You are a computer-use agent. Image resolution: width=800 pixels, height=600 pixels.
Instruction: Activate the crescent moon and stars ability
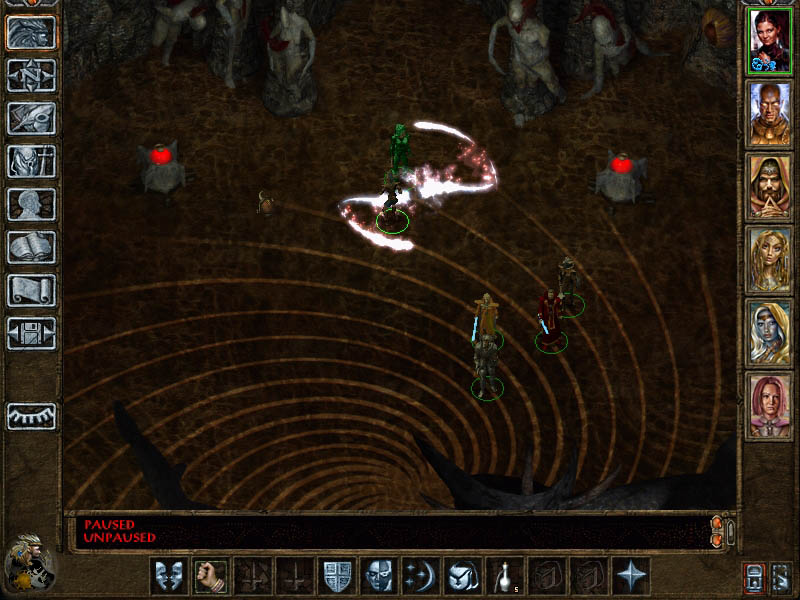pos(419,576)
